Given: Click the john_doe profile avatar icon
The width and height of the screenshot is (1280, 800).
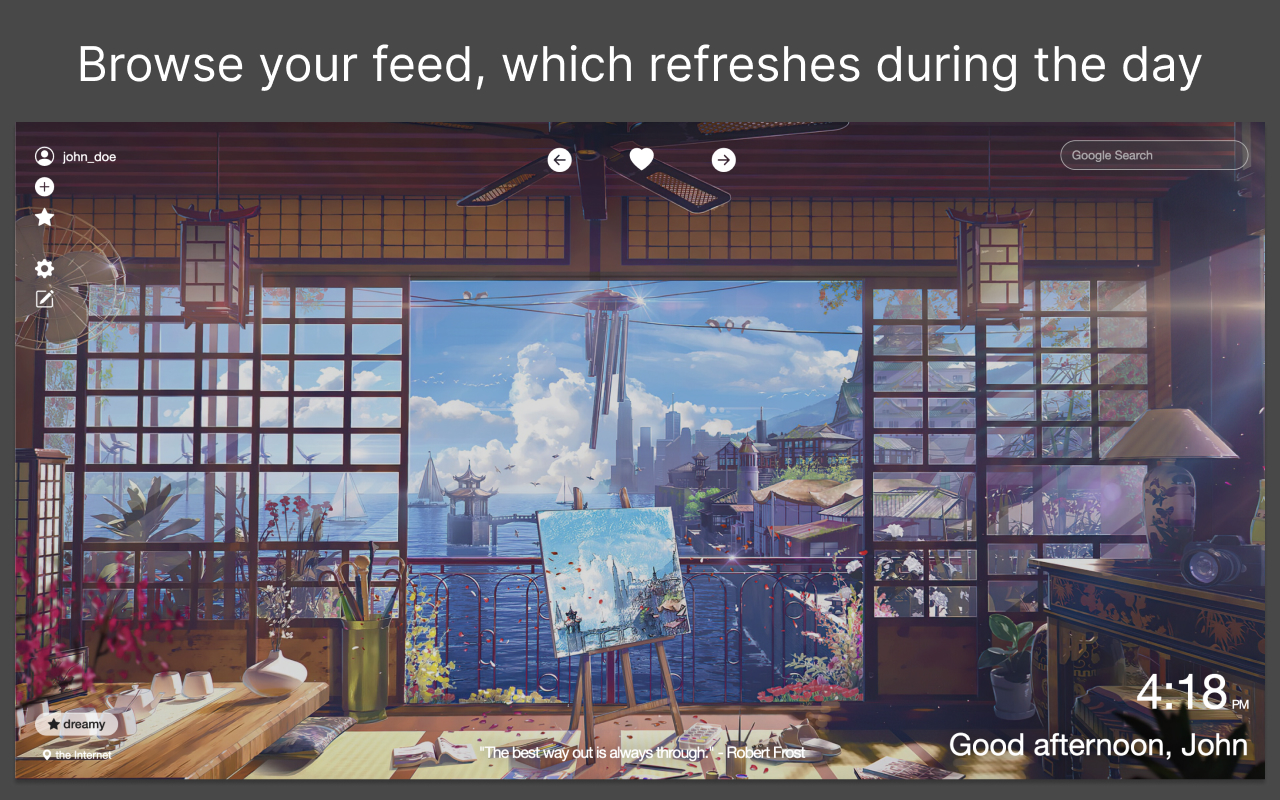Looking at the screenshot, I should 44,155.
